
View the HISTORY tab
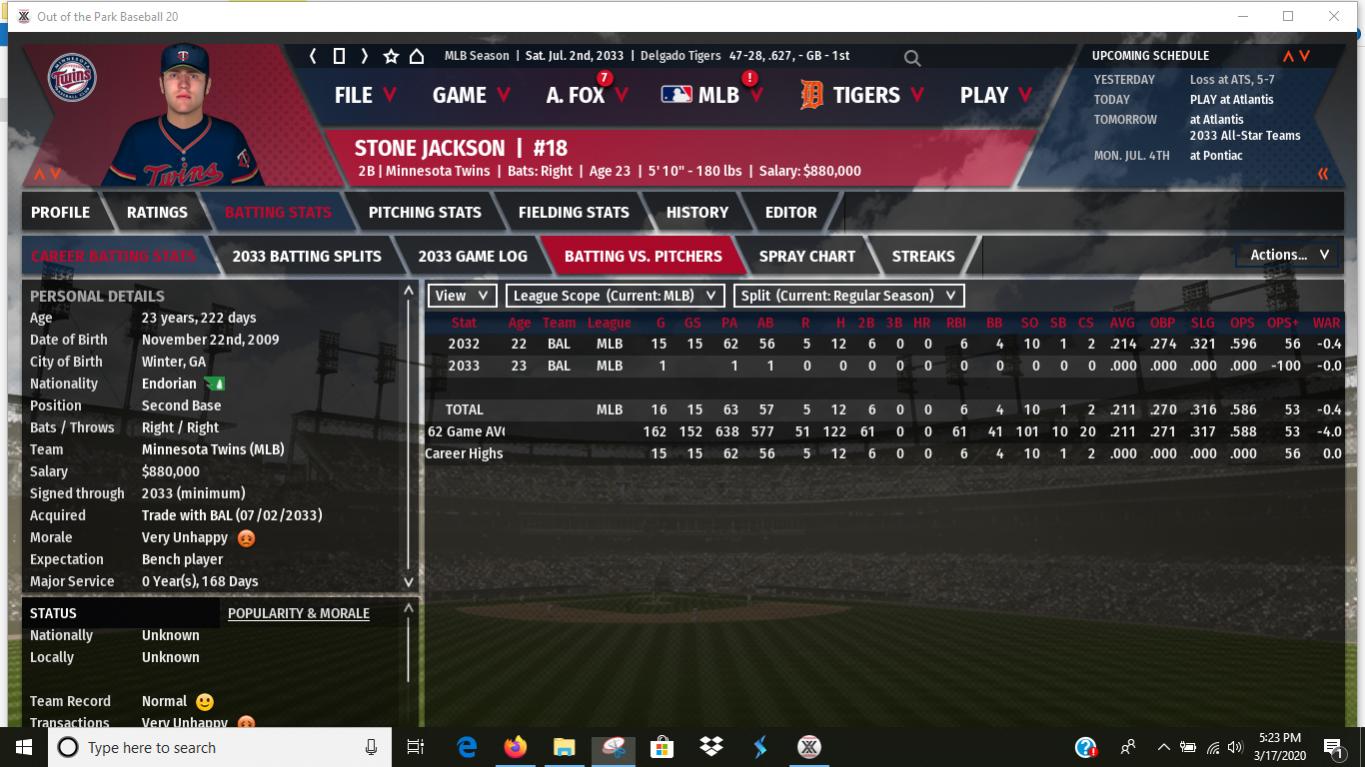point(697,212)
